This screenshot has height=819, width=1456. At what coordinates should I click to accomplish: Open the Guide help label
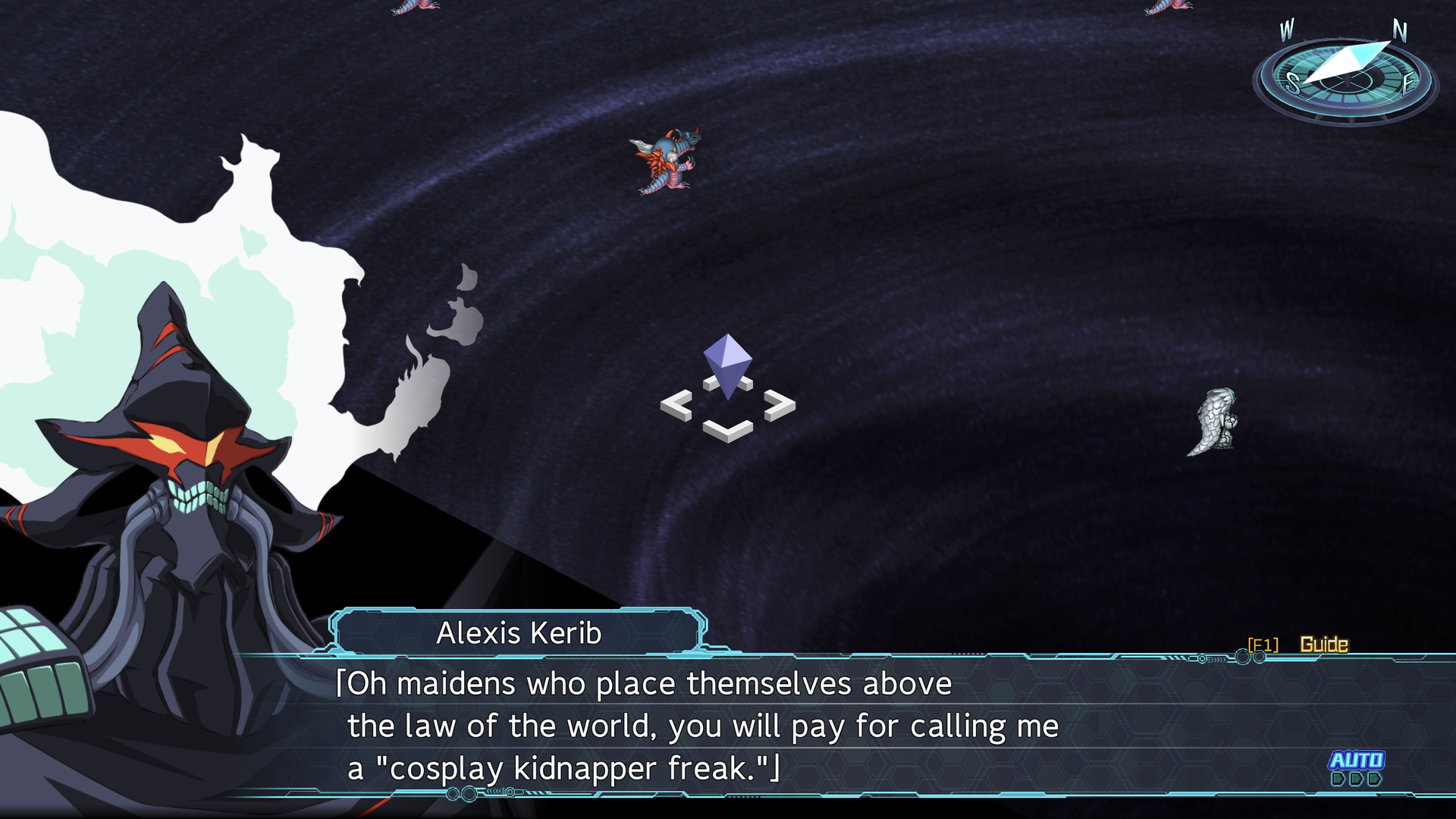(x=1323, y=645)
